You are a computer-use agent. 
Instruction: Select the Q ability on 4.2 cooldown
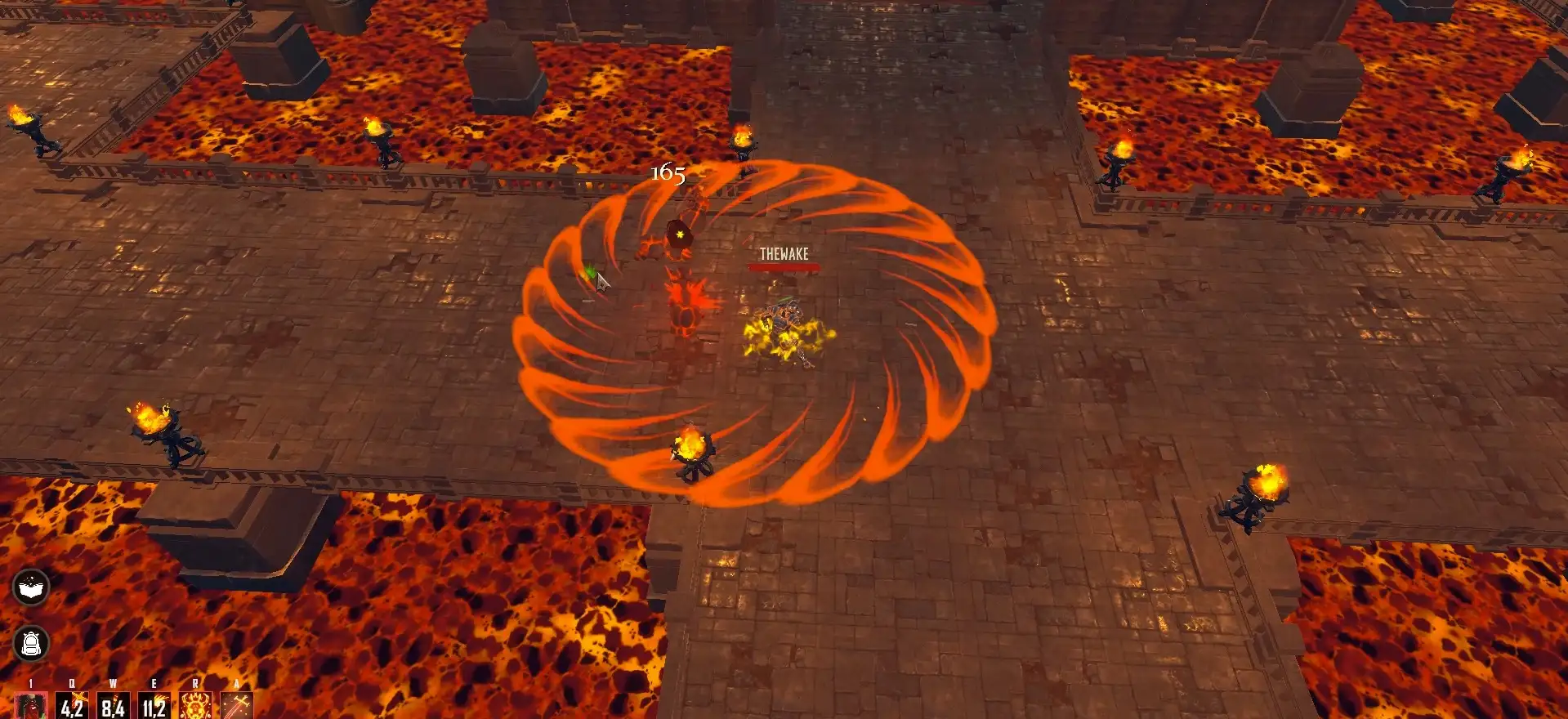tap(72, 706)
